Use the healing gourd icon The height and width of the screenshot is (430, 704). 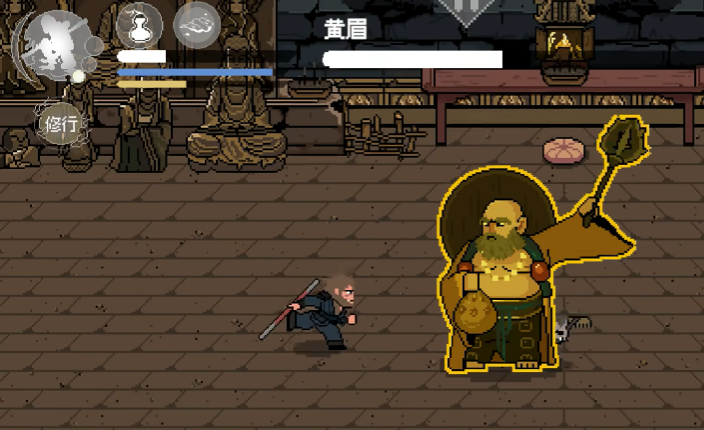coord(140,24)
